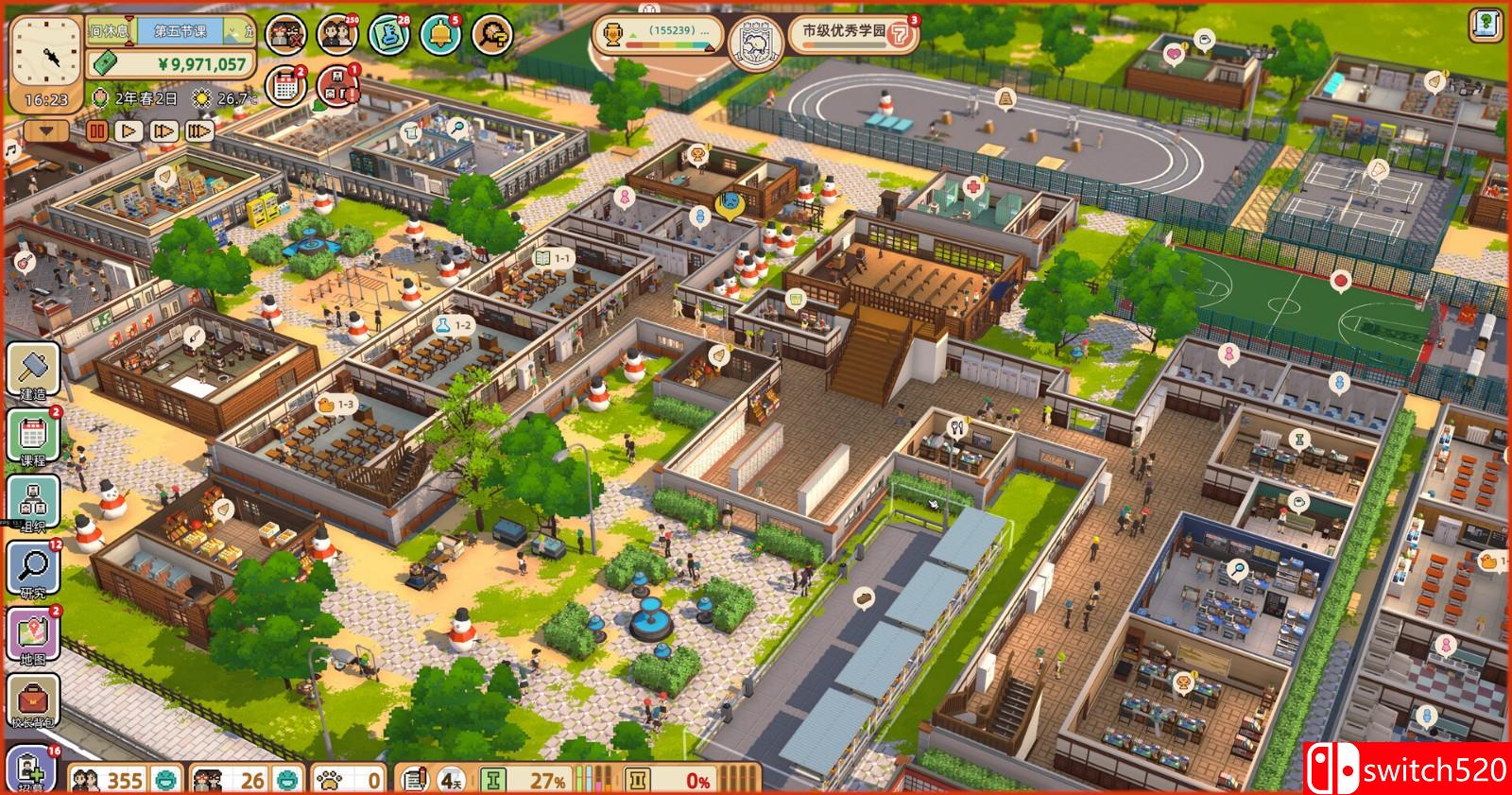Open the calendar icon with 2 badge
1512x795 pixels.
284,86
